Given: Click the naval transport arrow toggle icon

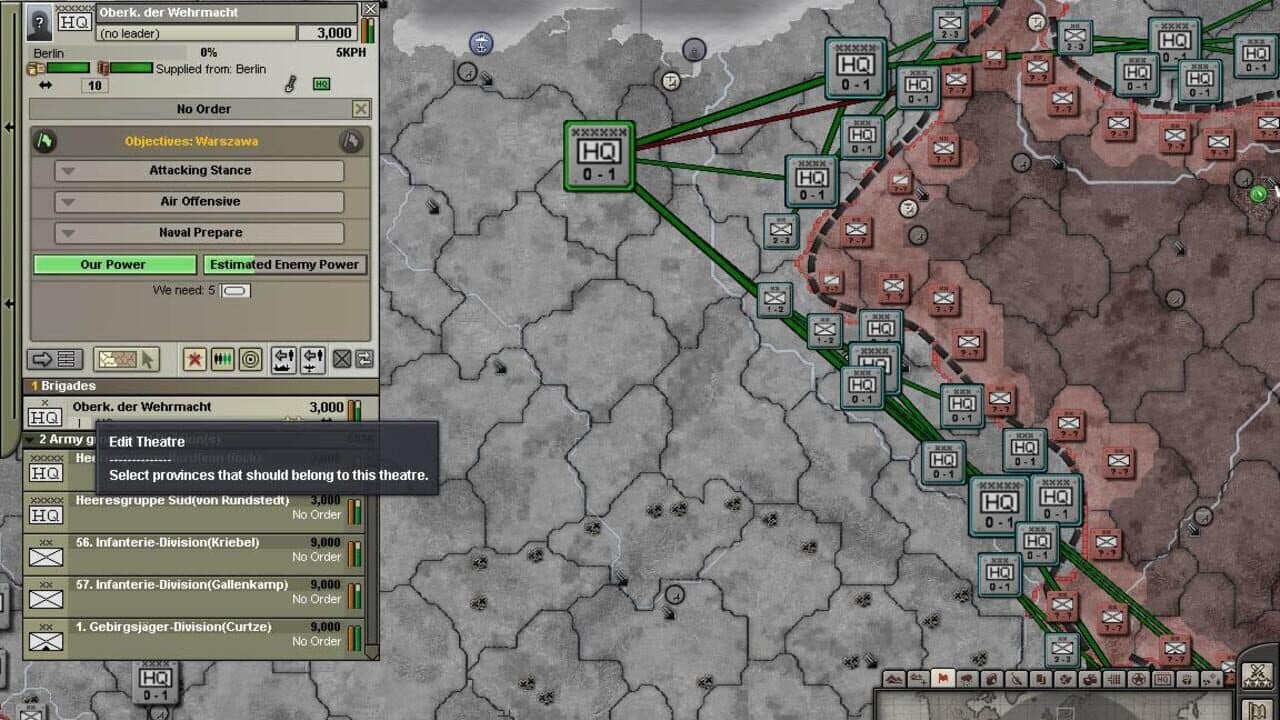Looking at the screenshot, I should pos(284,360).
